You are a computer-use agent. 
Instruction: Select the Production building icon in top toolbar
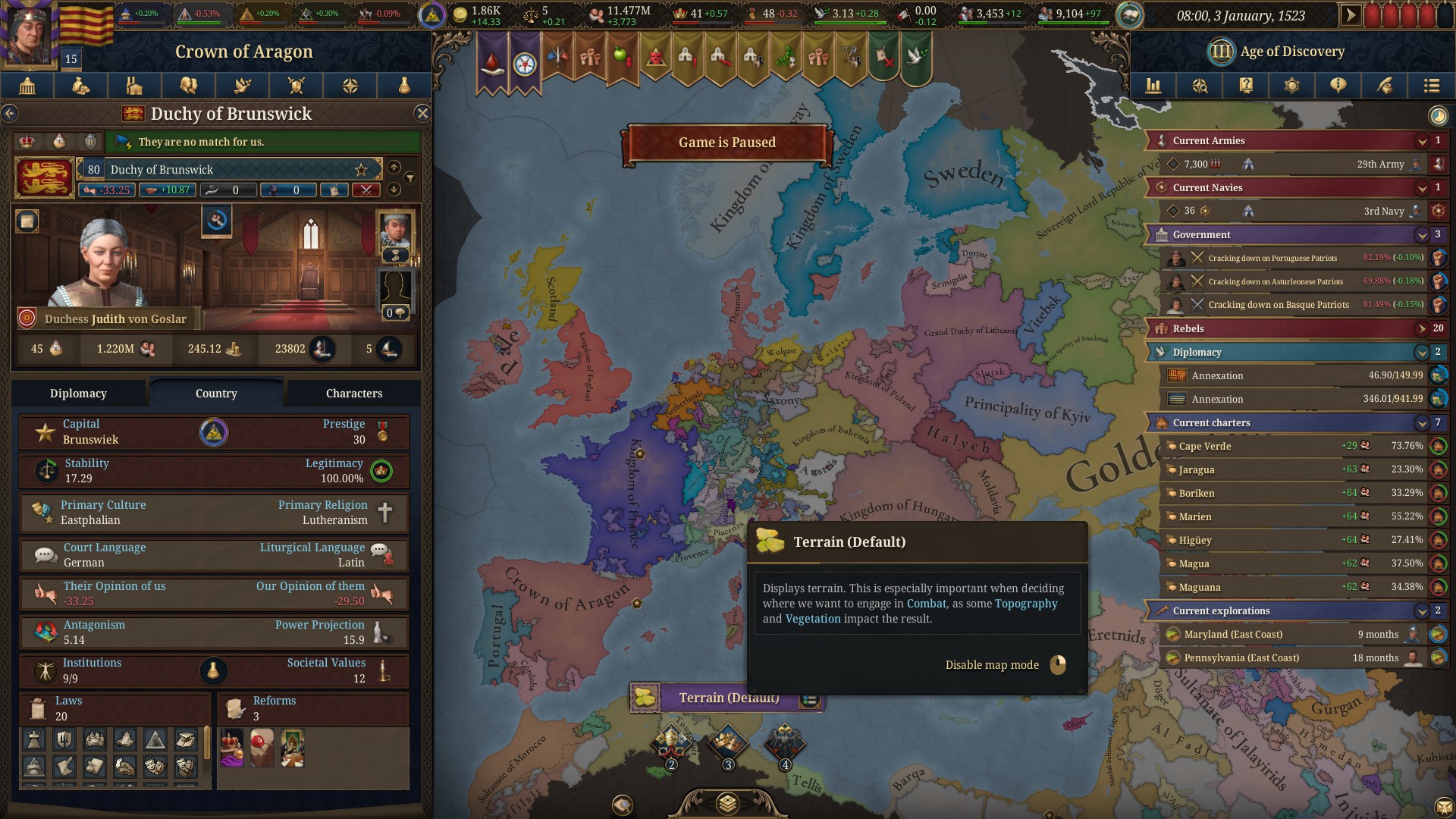134,86
